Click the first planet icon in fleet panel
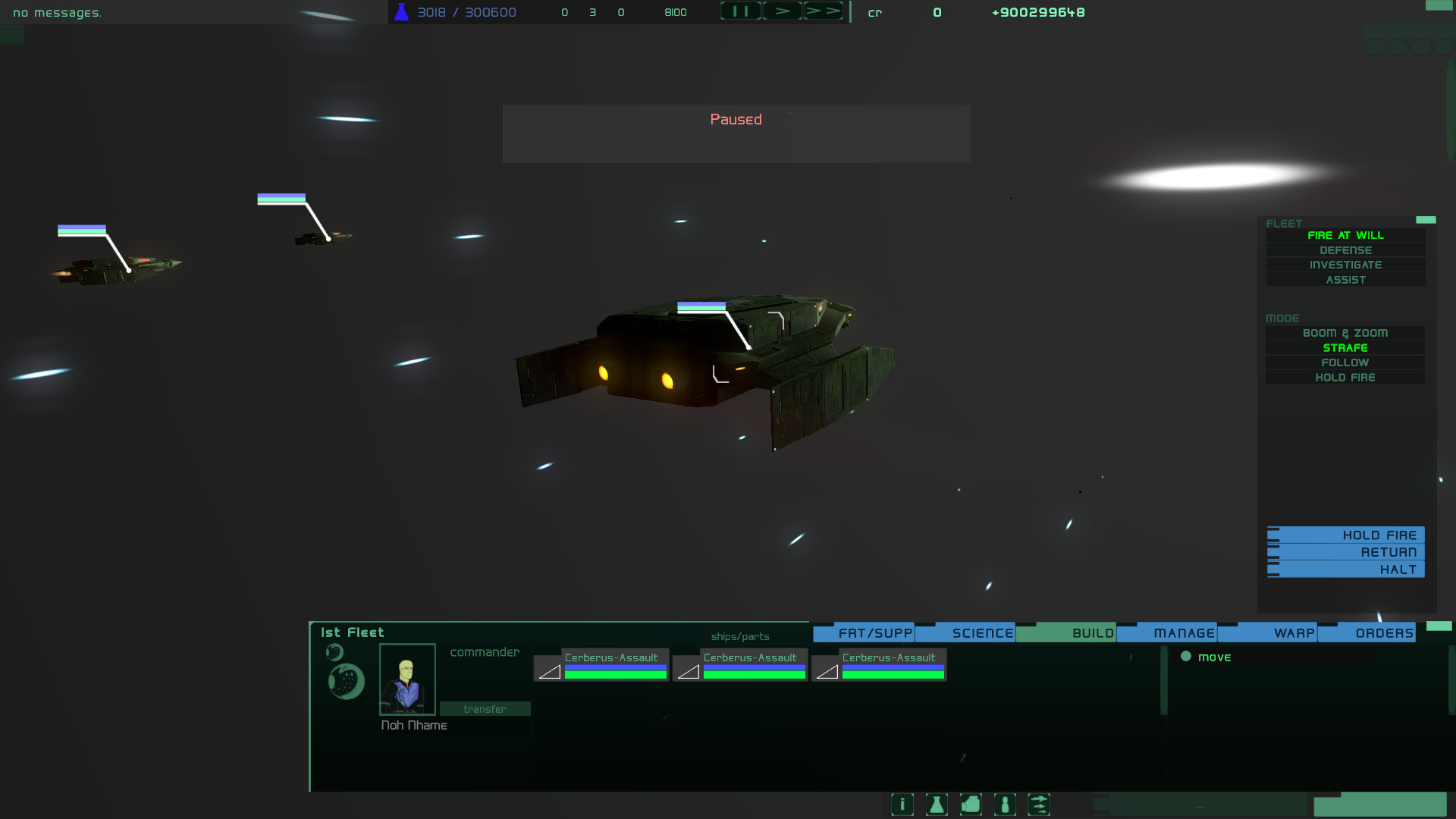The image size is (1456, 819). [x=334, y=651]
